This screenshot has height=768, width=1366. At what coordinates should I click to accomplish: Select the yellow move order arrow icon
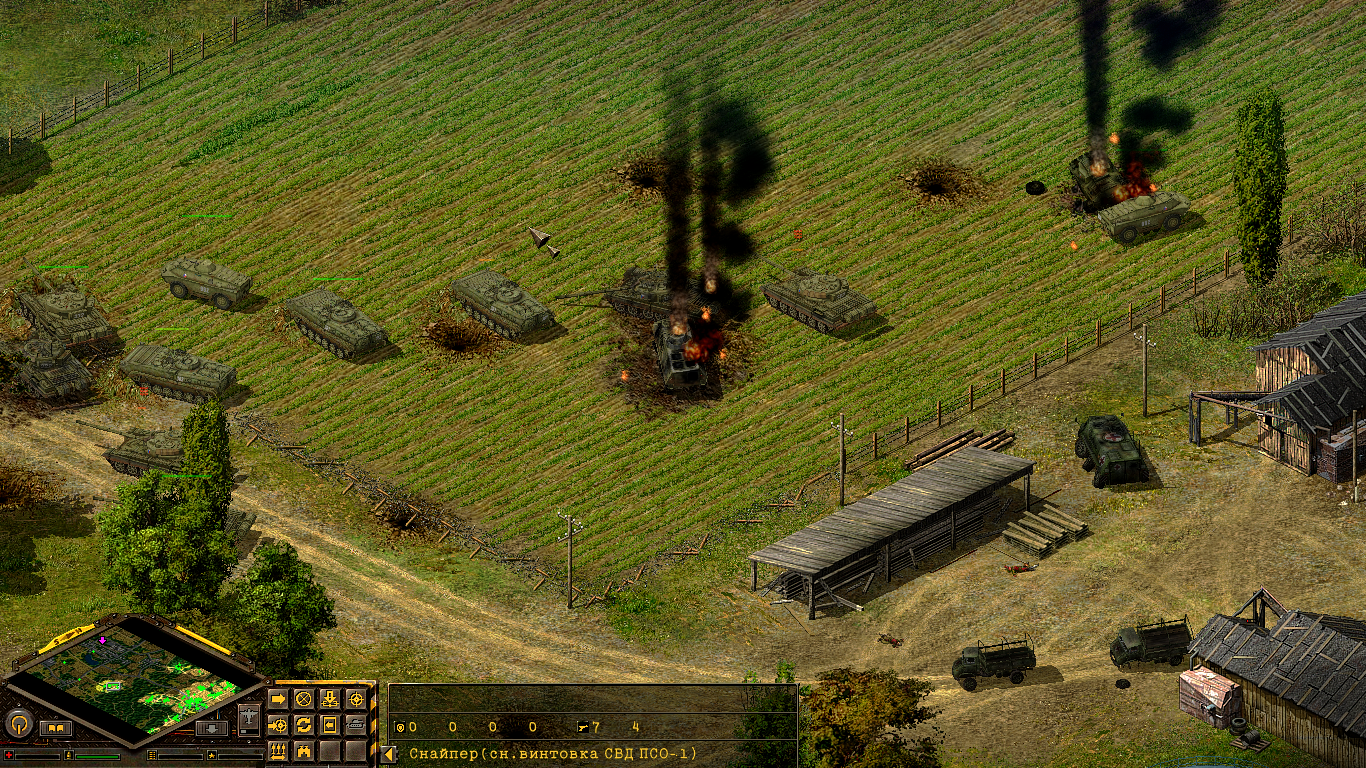pyautogui.click(x=278, y=699)
